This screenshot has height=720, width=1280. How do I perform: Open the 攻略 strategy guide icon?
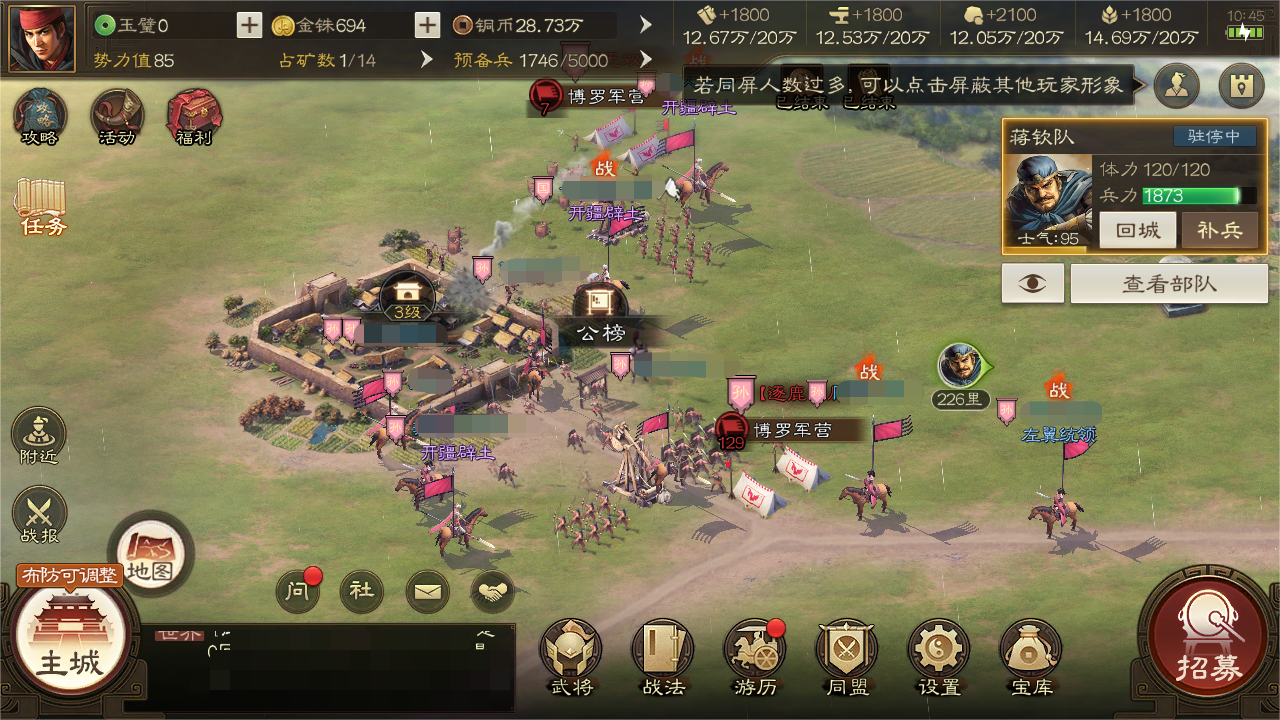(x=40, y=116)
